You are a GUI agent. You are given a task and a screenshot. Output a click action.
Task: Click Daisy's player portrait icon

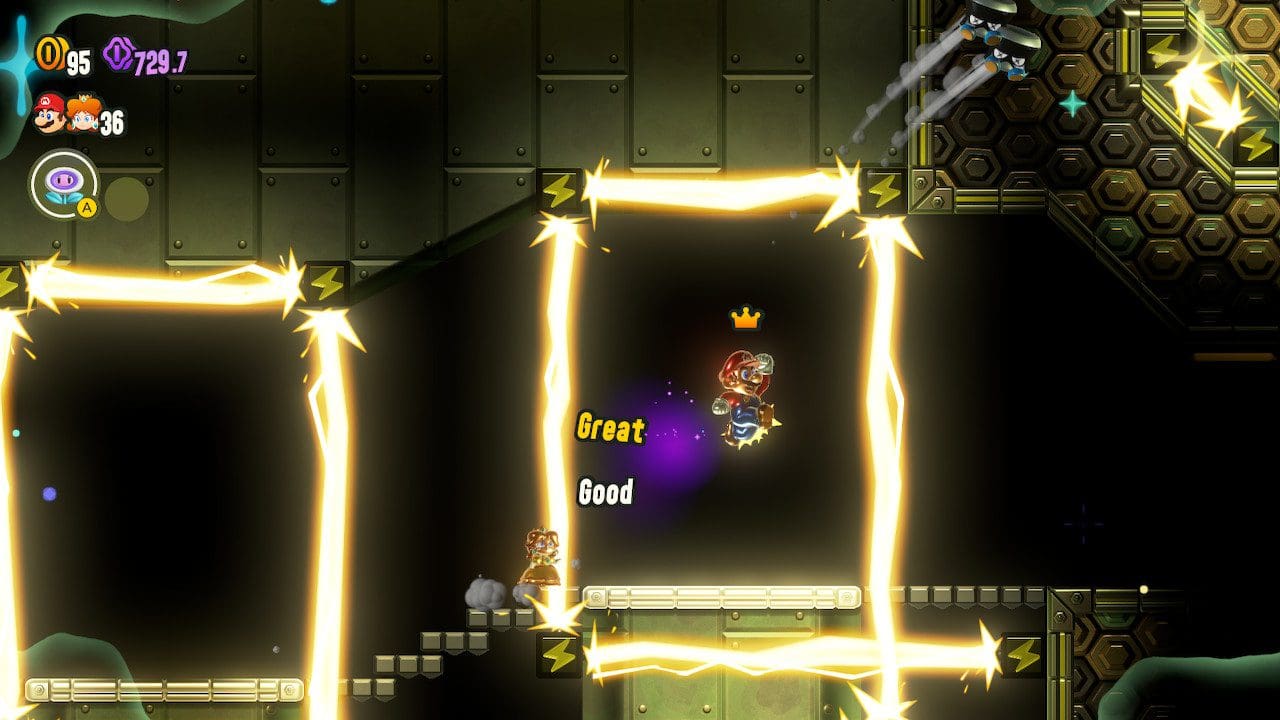(83, 115)
